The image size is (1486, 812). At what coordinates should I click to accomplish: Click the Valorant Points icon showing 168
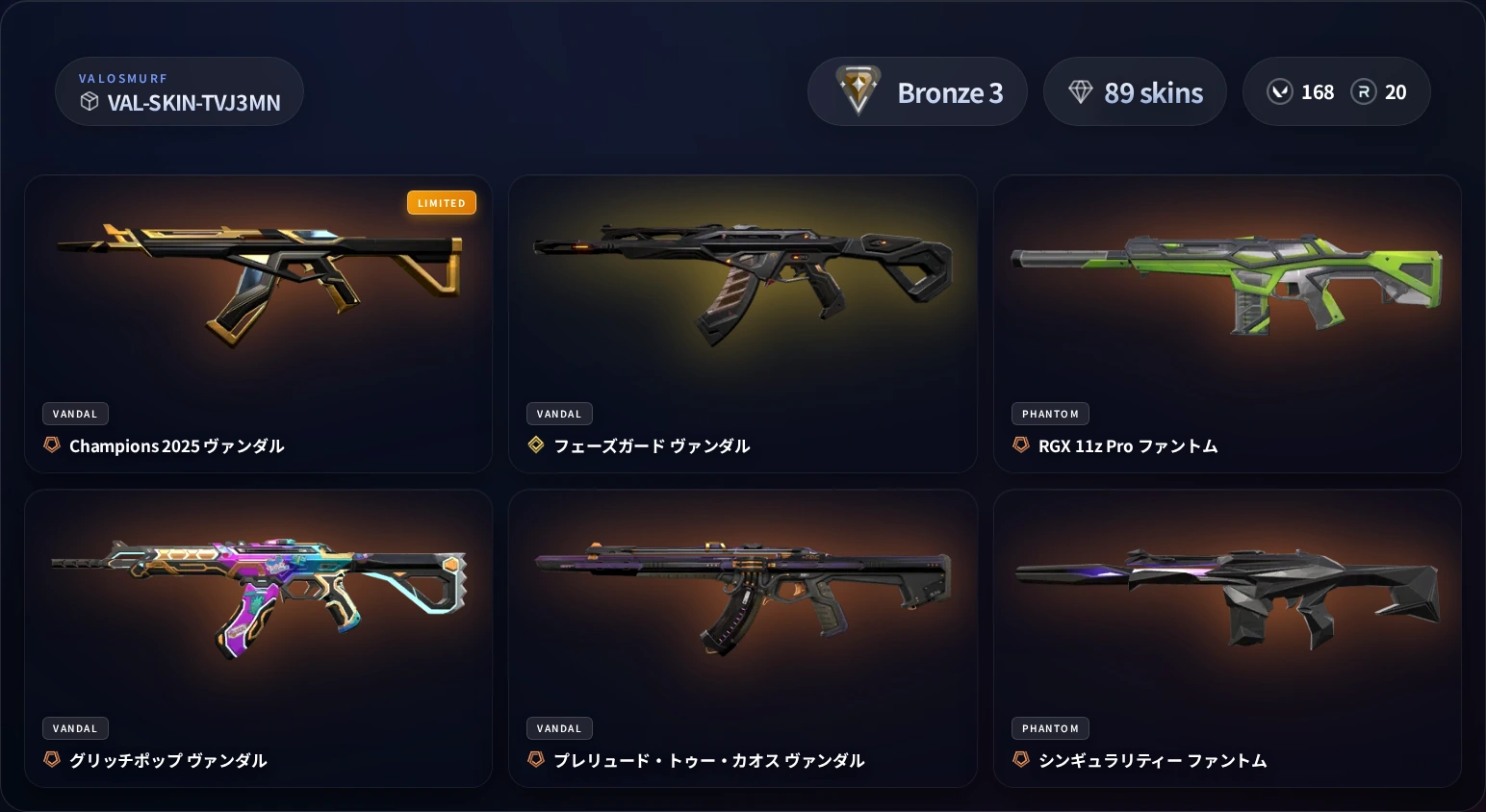coord(1280,91)
